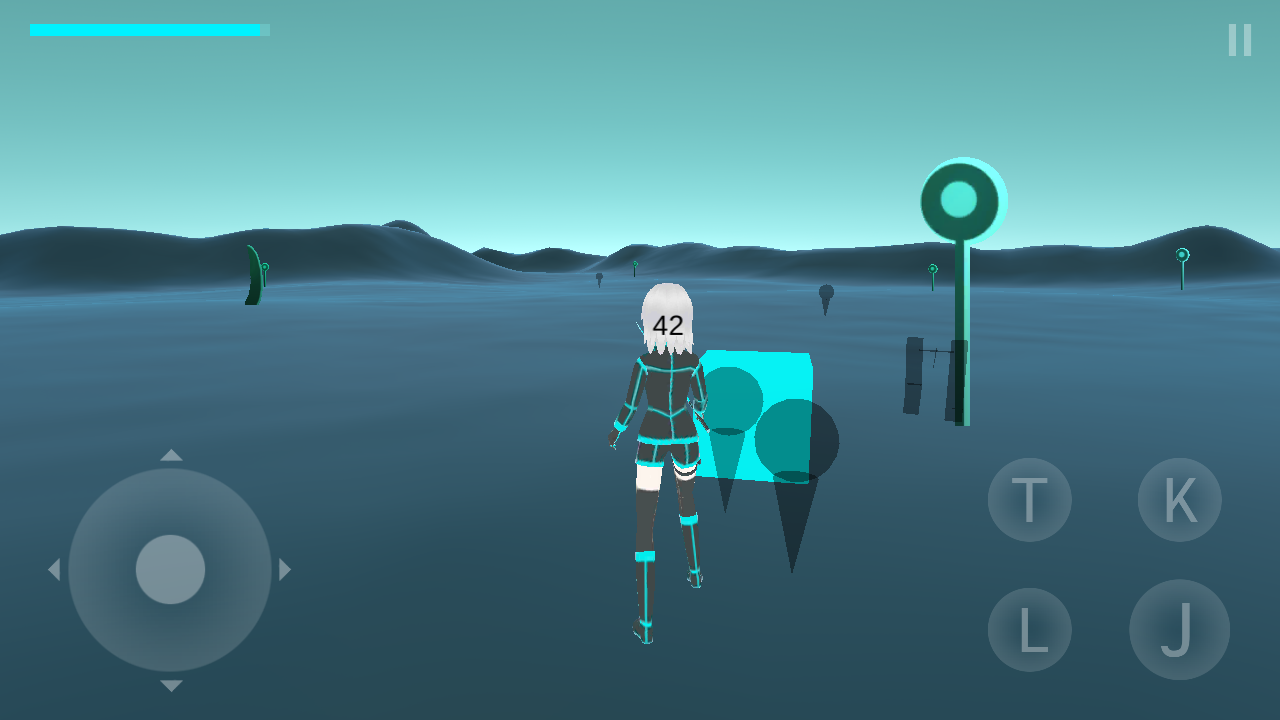The width and height of the screenshot is (1280, 720).
Task: Tap the number 42 above the character's head
Action: pyautogui.click(x=667, y=325)
